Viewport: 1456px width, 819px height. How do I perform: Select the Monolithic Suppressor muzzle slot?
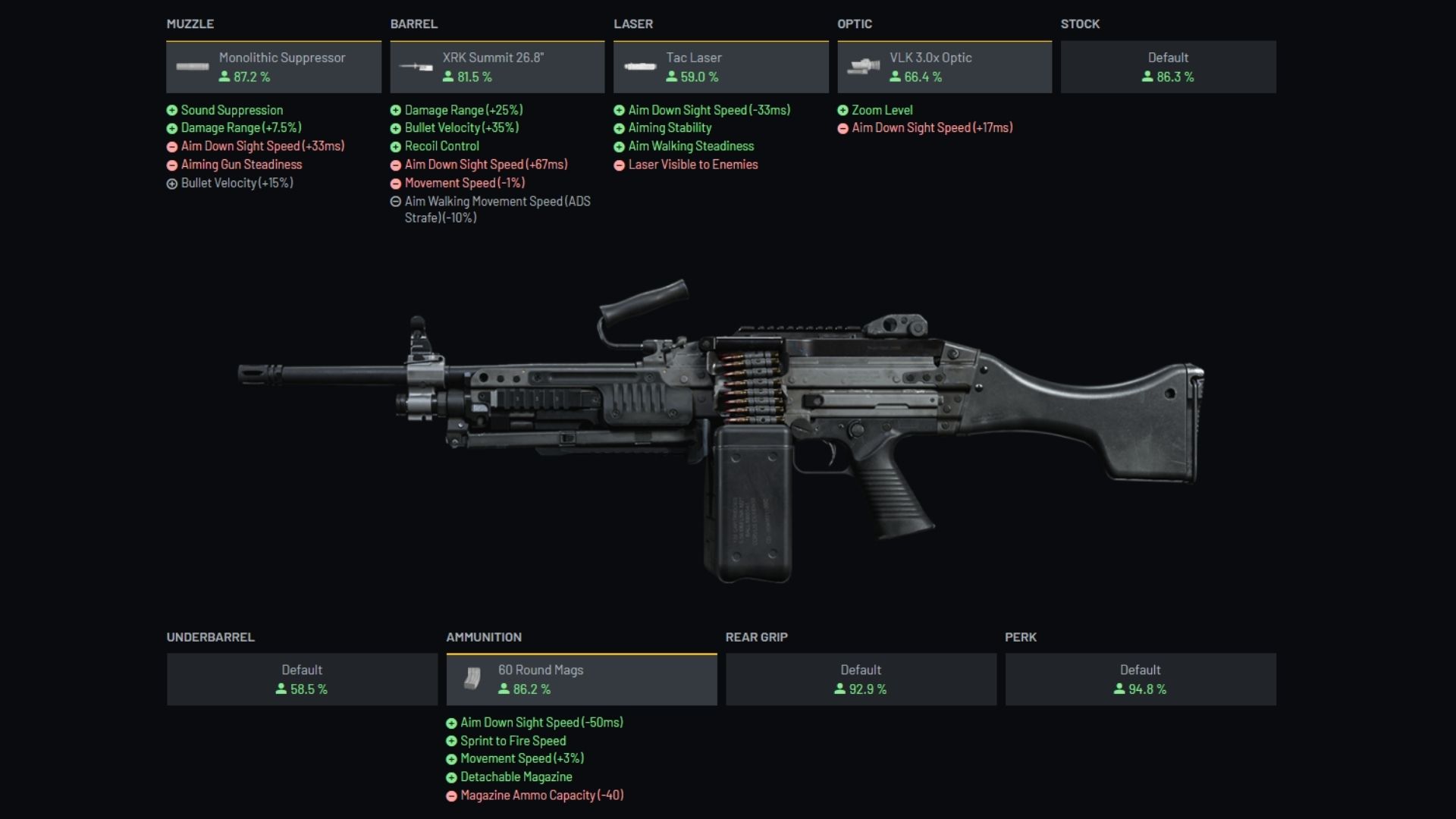click(274, 67)
